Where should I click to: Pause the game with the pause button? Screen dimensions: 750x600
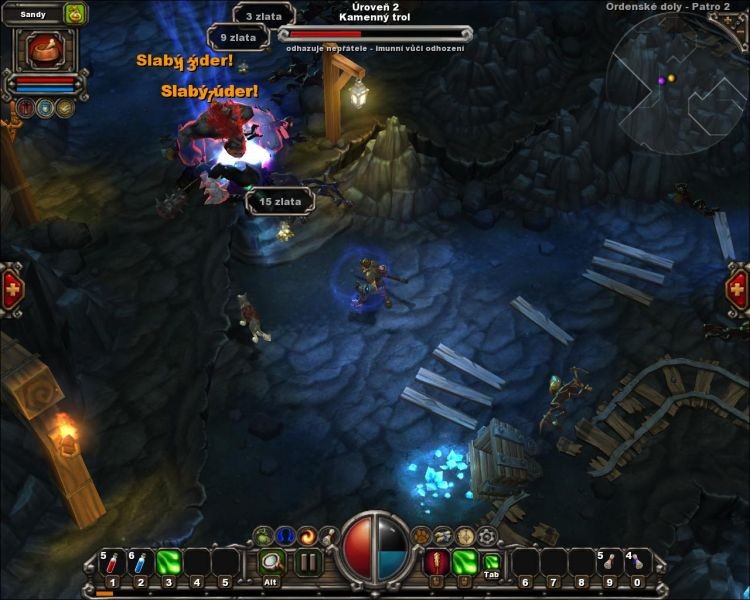[309, 563]
